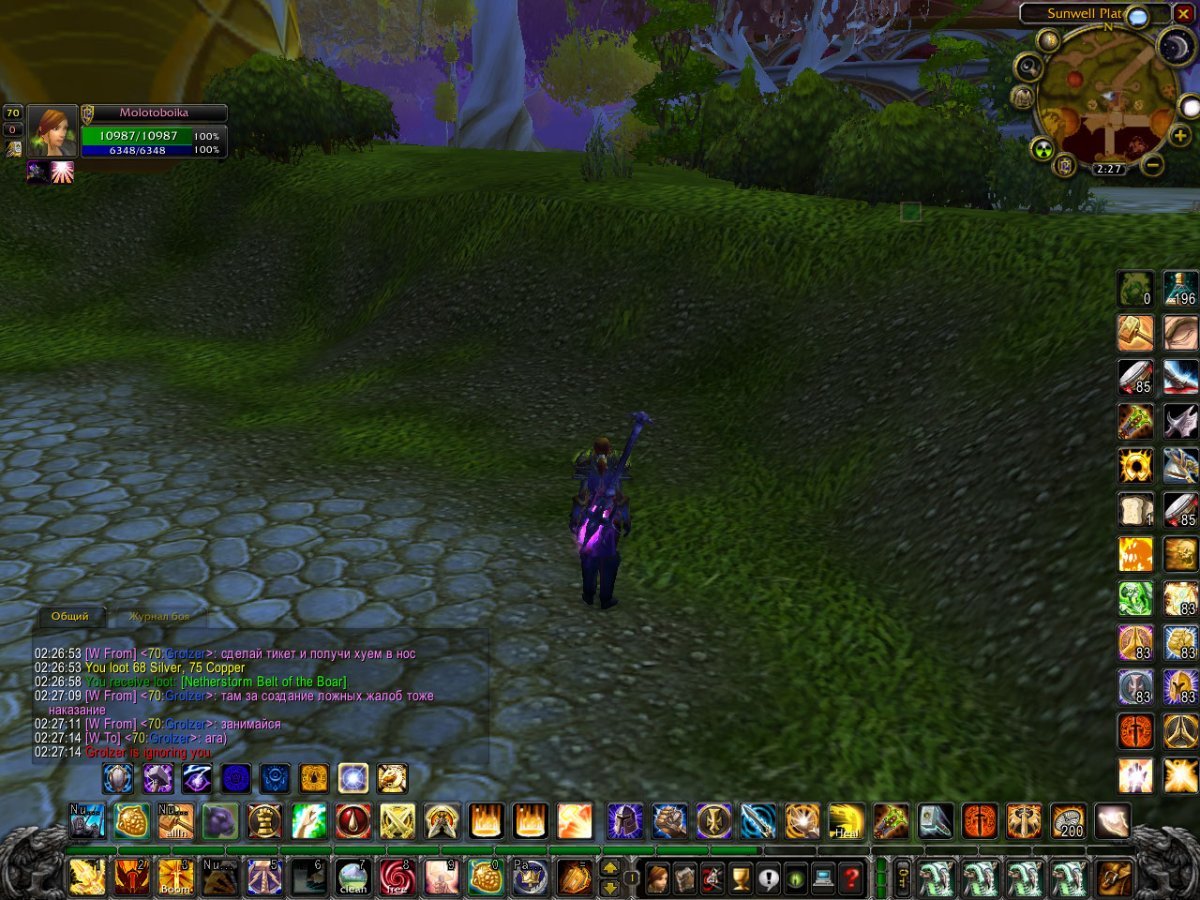The height and width of the screenshot is (900, 1200).
Task: Zoom in the minimap with plus button
Action: [x=1180, y=135]
